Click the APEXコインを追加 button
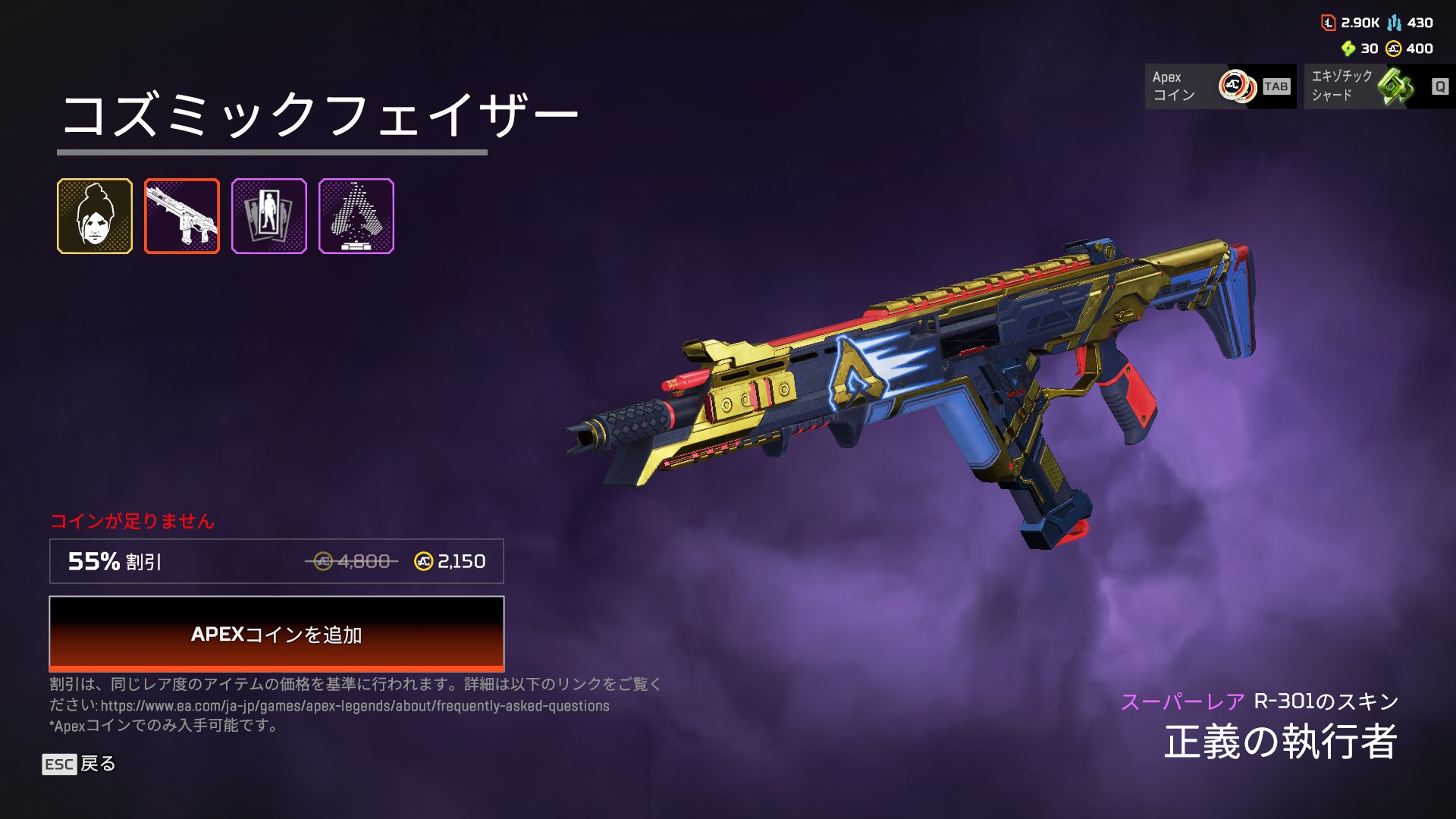 [276, 633]
